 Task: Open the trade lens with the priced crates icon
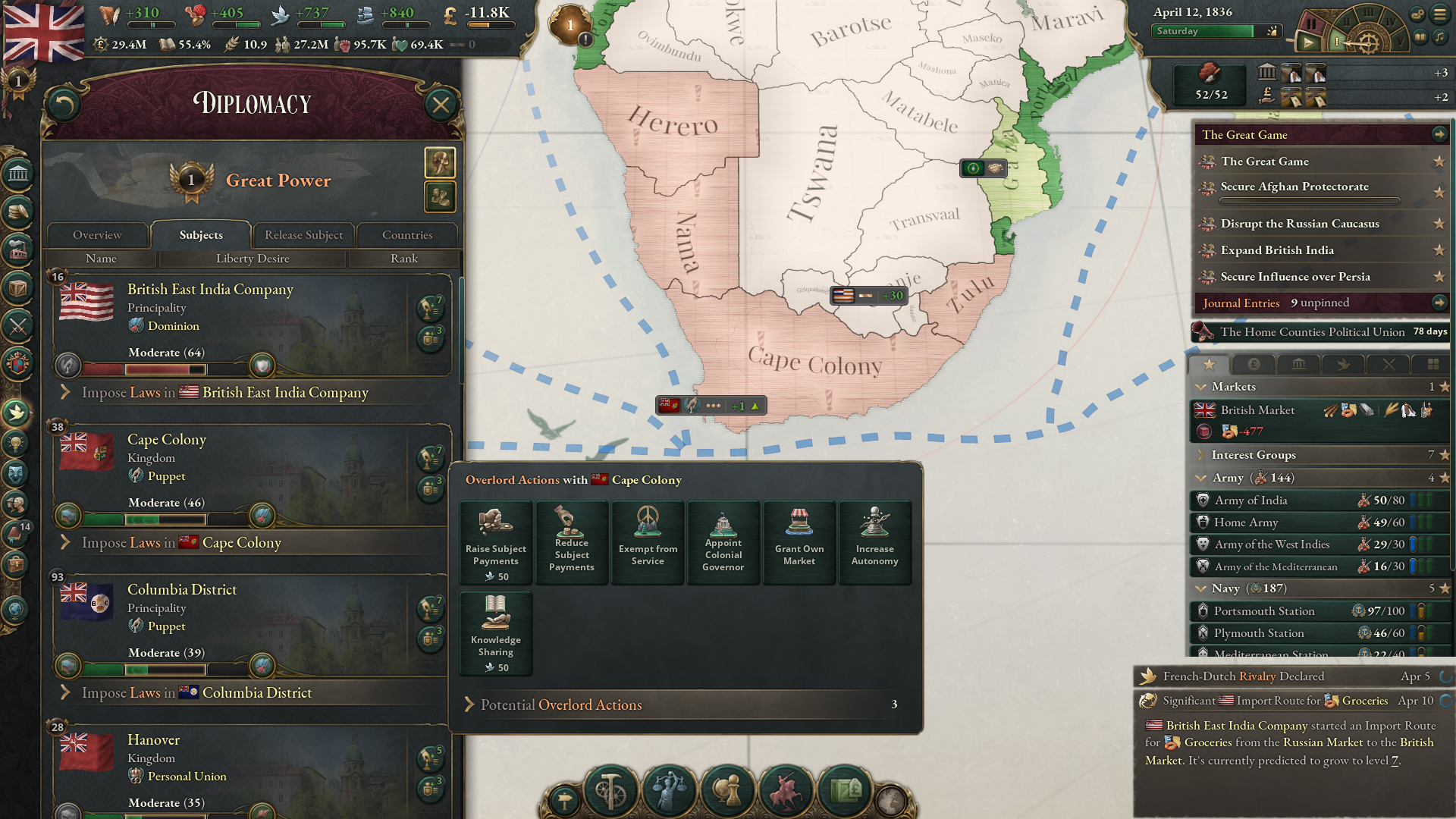coord(845,792)
